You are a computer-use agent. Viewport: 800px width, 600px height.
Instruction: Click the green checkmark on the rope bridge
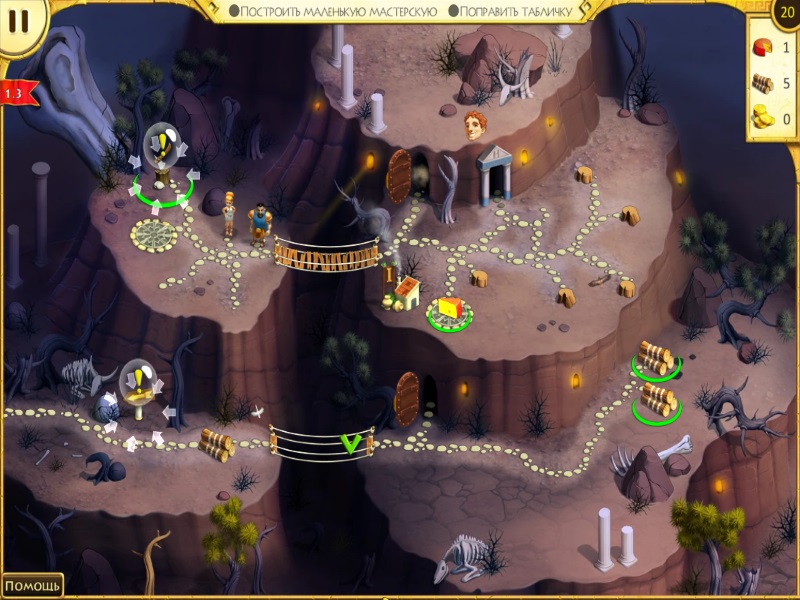coord(350,443)
